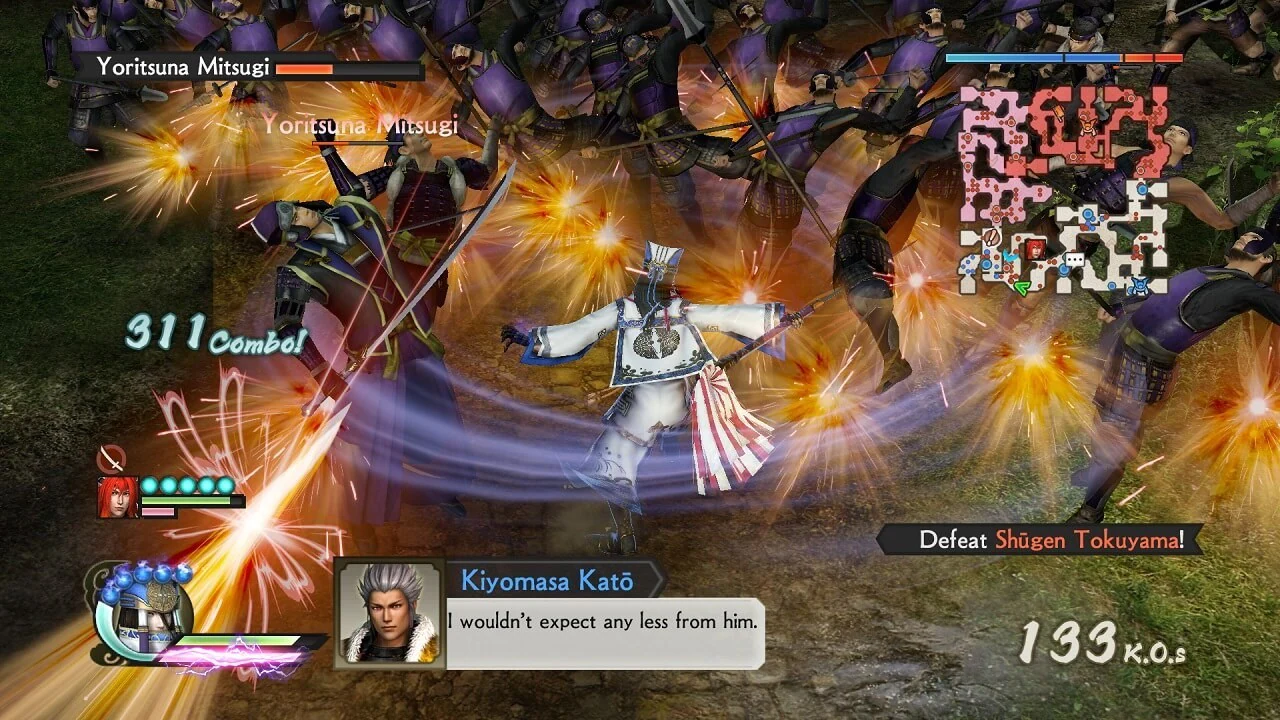This screenshot has width=1280, height=720.
Task: Toggle the last teal Musou orb
Action: (226, 485)
